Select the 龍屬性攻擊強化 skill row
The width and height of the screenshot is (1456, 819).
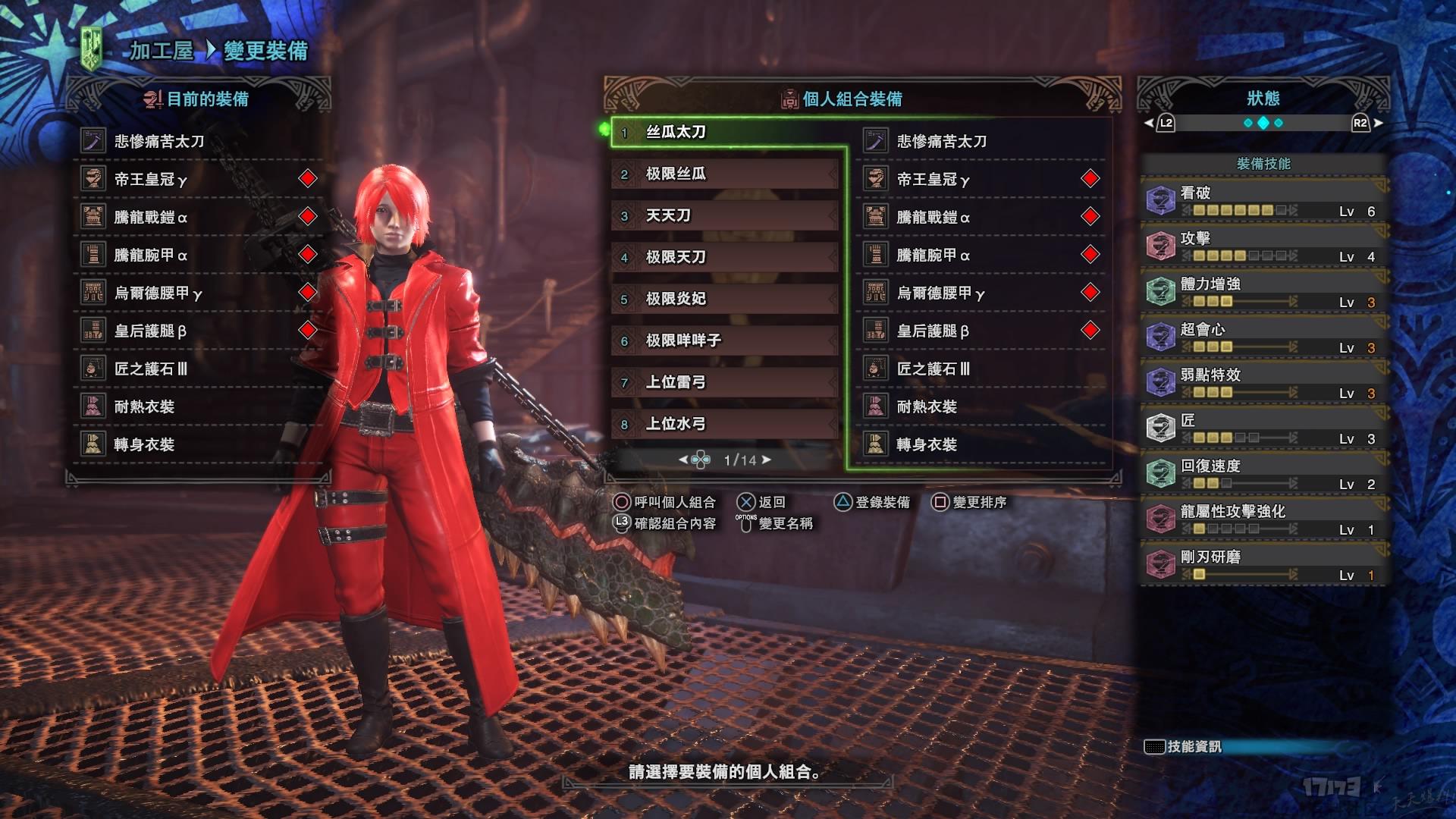pyautogui.click(x=1263, y=519)
